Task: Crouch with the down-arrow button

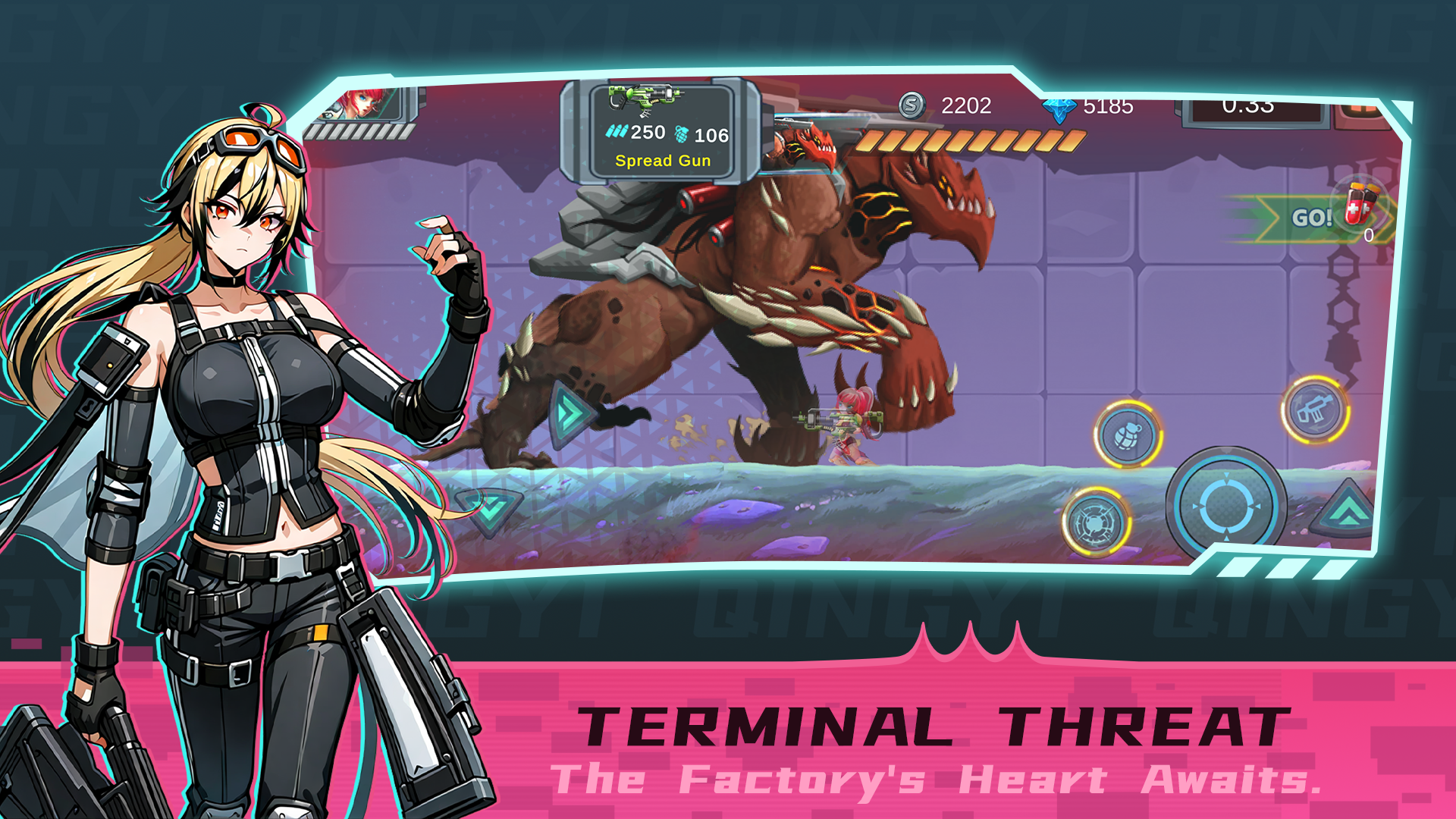Action: 489,510
